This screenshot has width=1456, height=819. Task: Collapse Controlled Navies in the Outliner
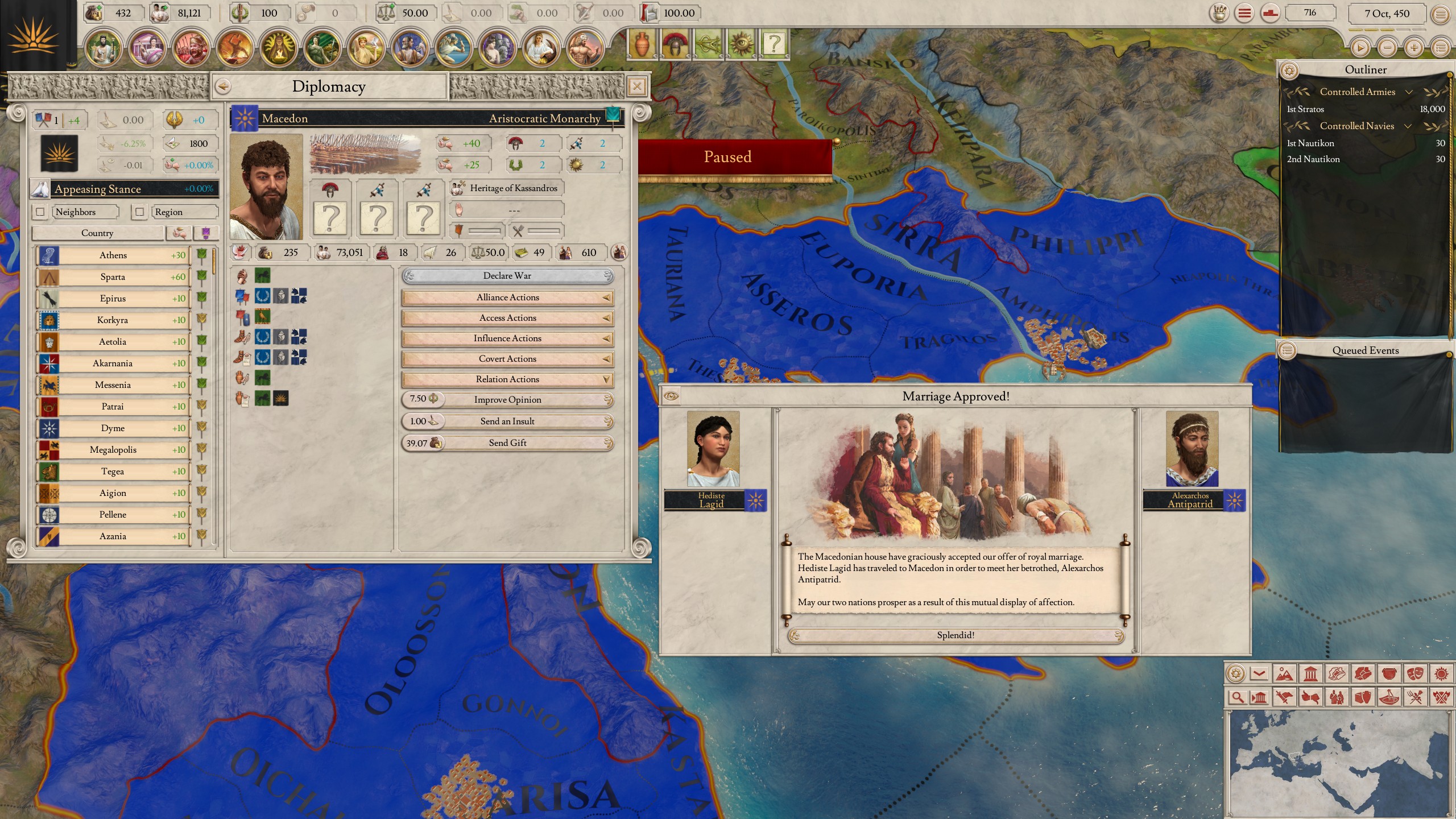click(1408, 126)
